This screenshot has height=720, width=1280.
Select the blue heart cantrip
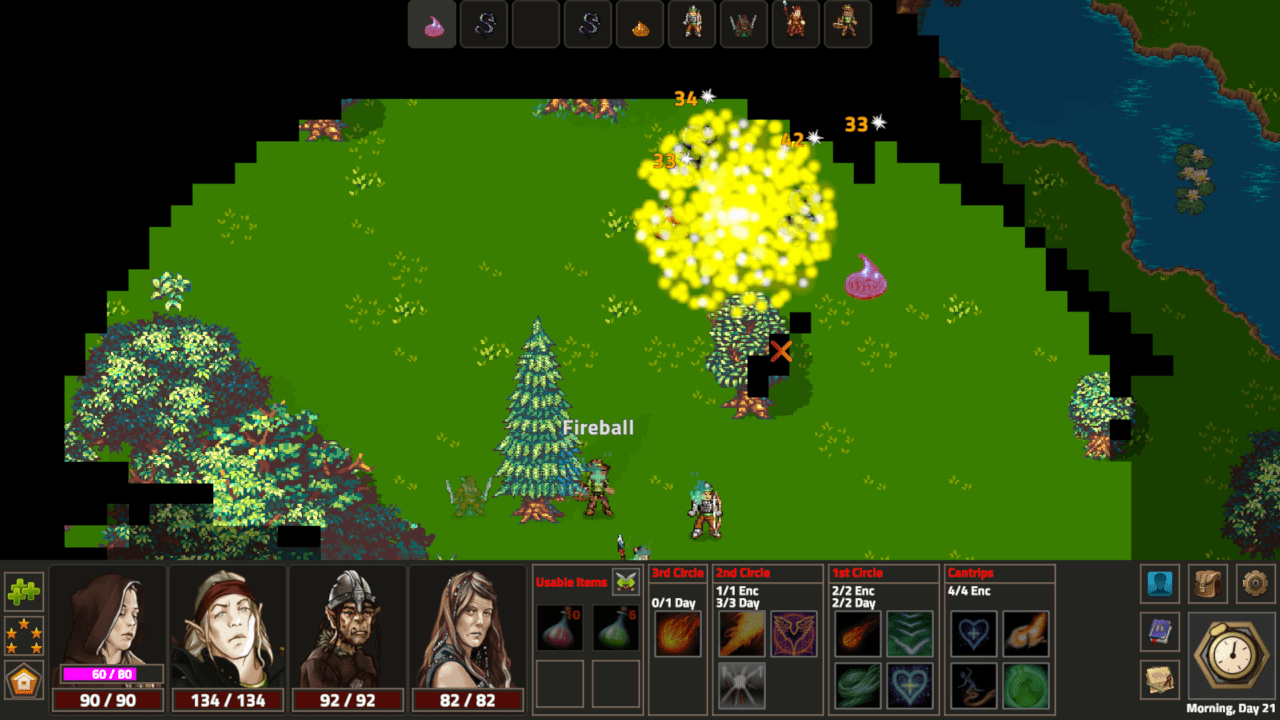click(972, 634)
